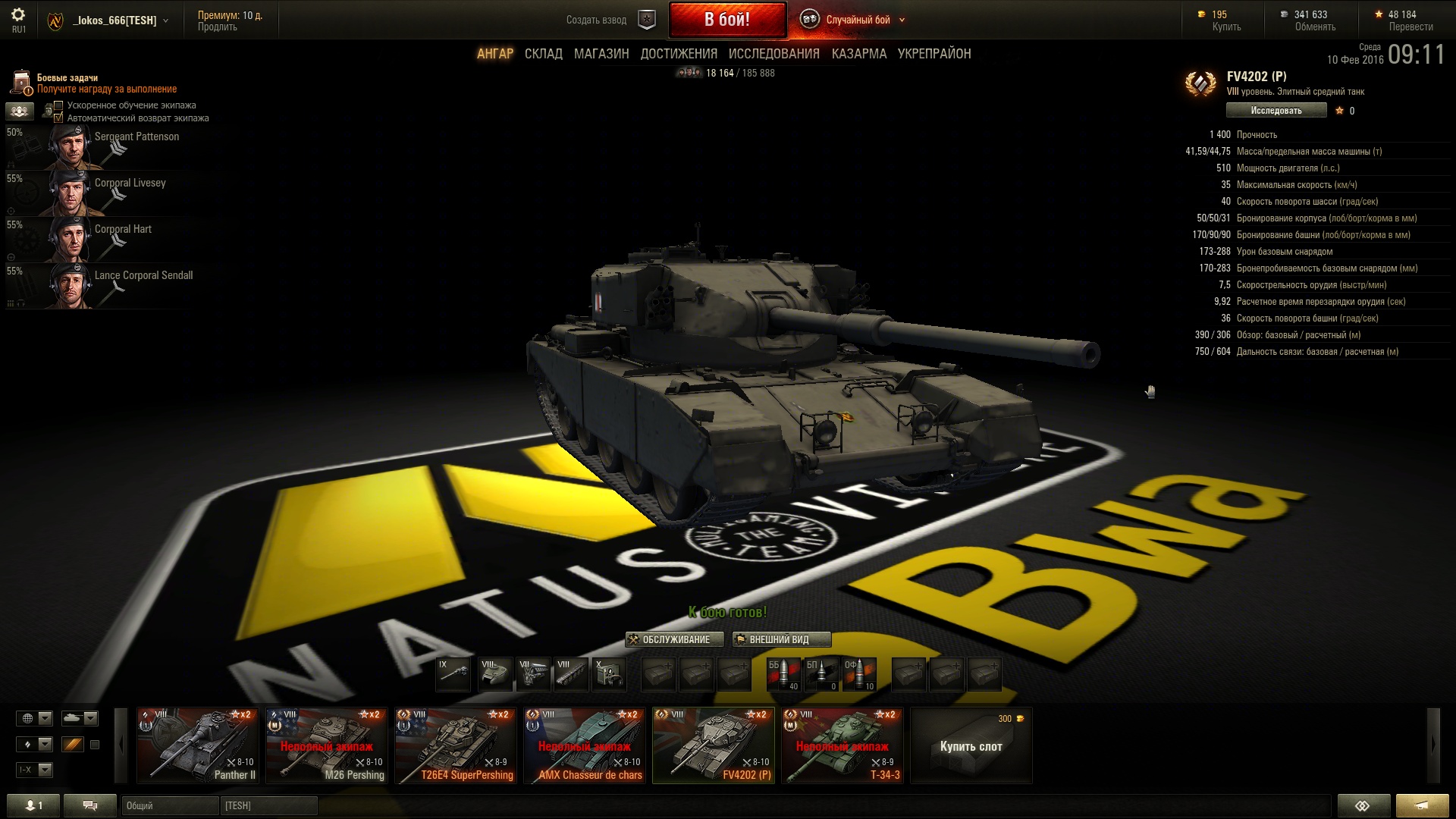Screen dimensions: 1456x819
Task: Open the settings gear menu
Action: click(18, 15)
